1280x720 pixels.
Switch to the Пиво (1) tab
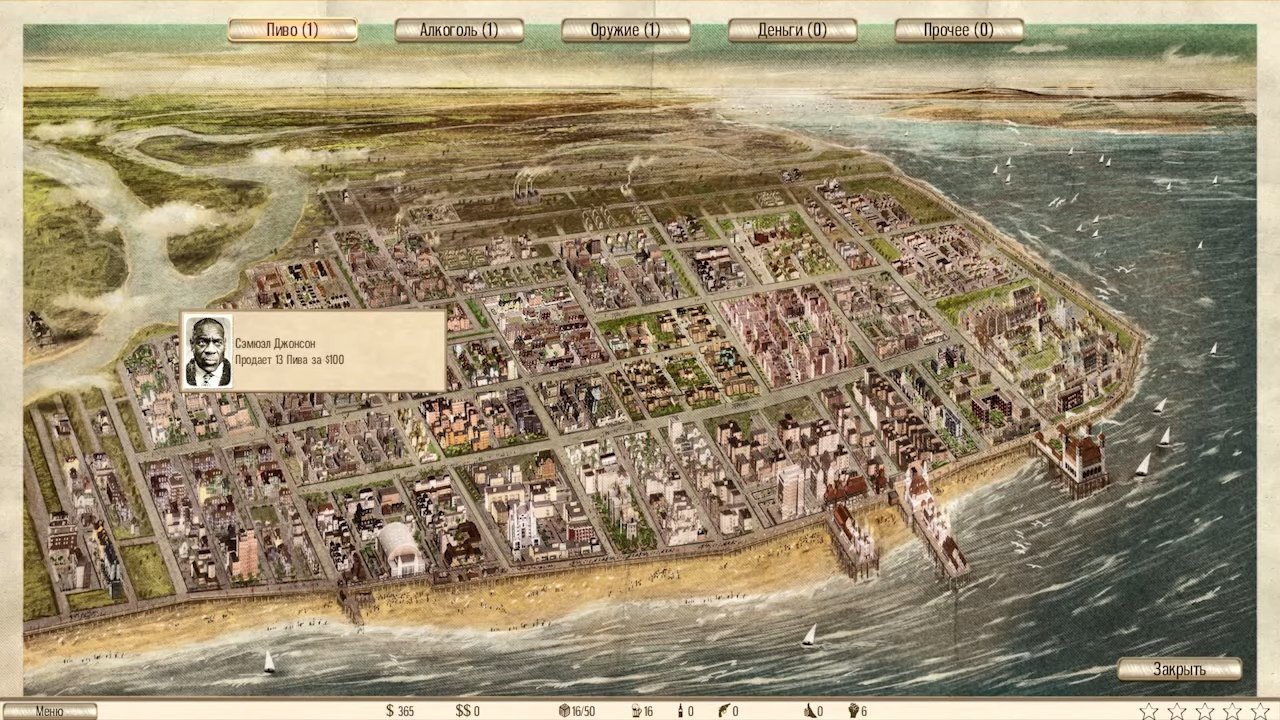point(292,30)
